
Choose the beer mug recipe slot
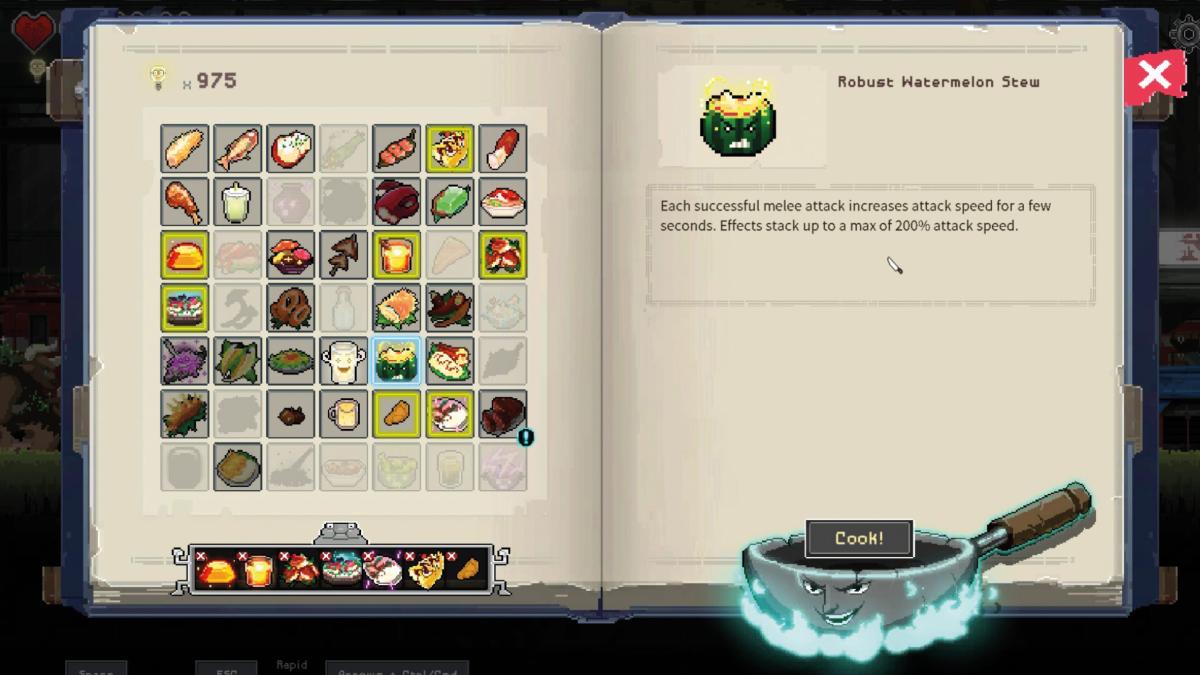coord(343,414)
